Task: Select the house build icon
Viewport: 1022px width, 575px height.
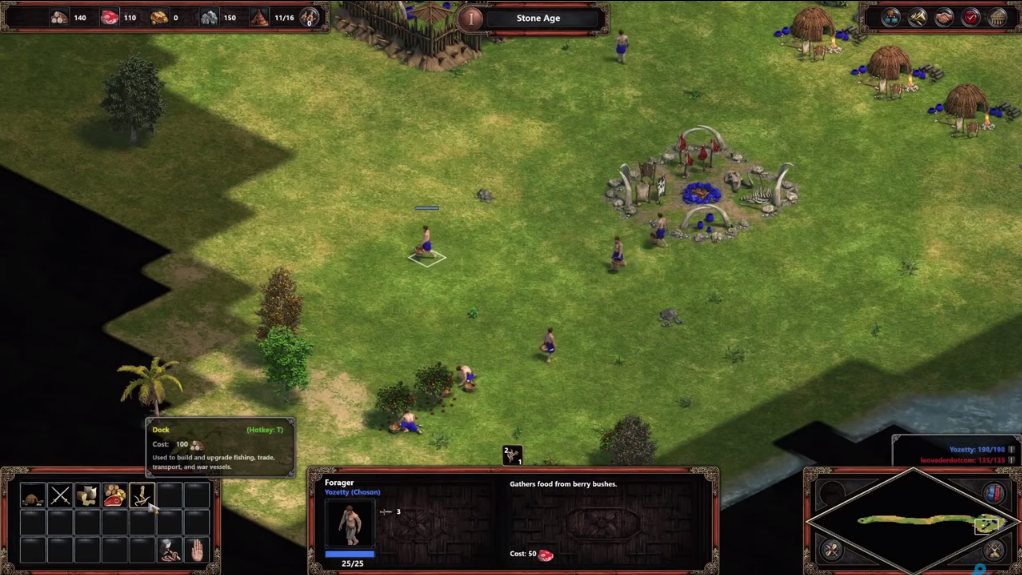Action: pos(33,495)
